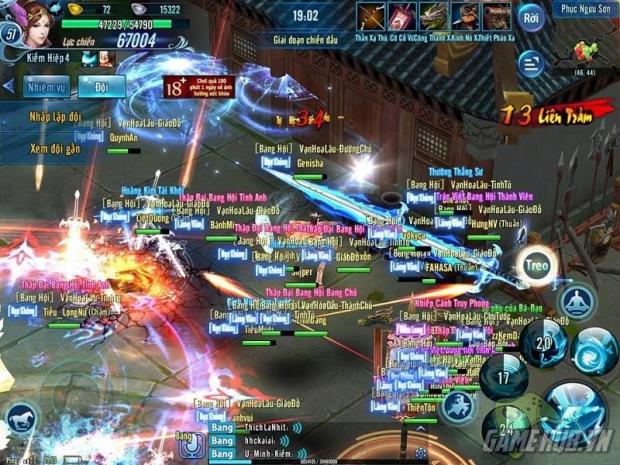This screenshot has width=620, height=465.
Task: Open the round list menu button
Action: point(530,60)
